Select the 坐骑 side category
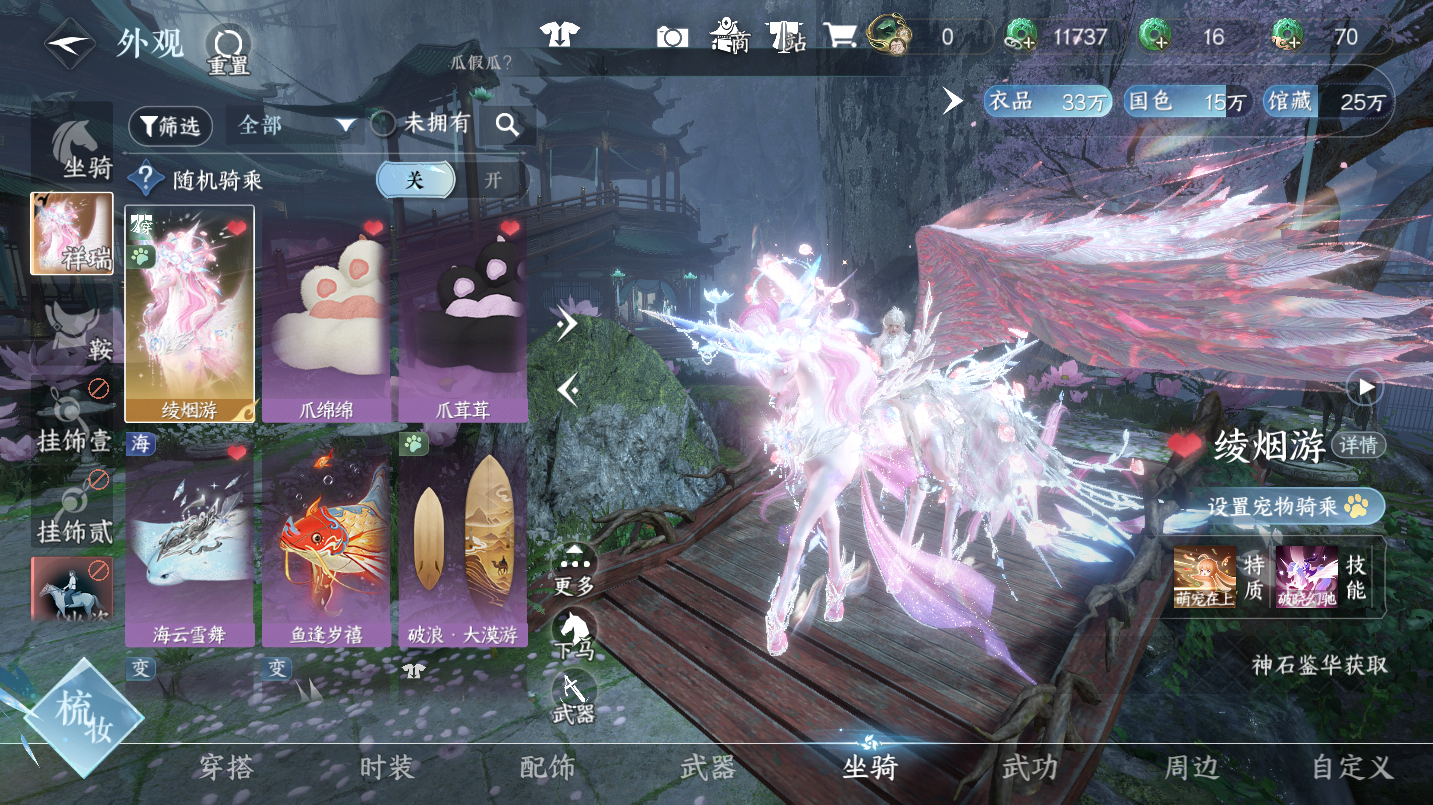The width and height of the screenshot is (1433, 805). pyautogui.click(x=82, y=150)
